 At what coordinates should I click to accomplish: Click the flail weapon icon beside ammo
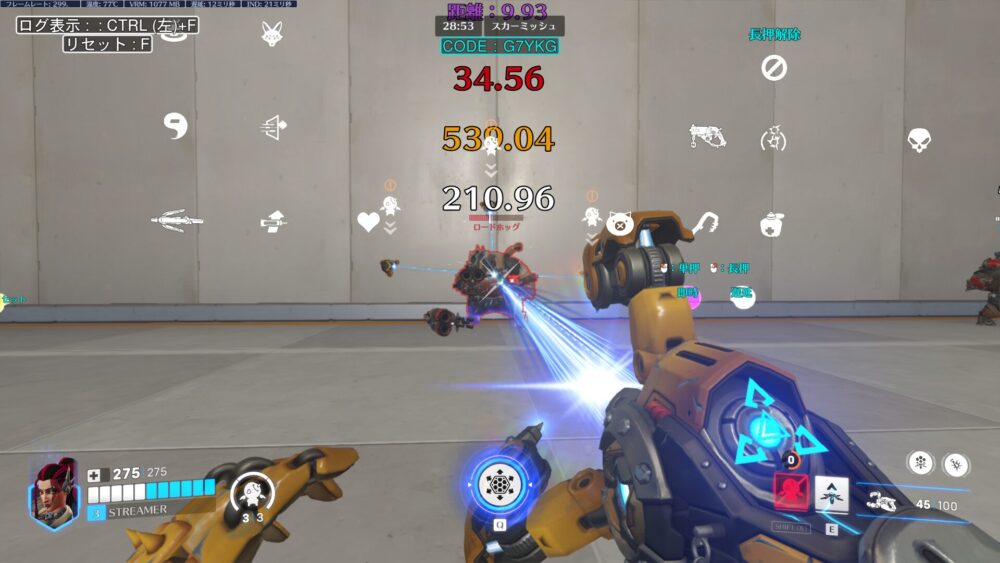(x=882, y=502)
